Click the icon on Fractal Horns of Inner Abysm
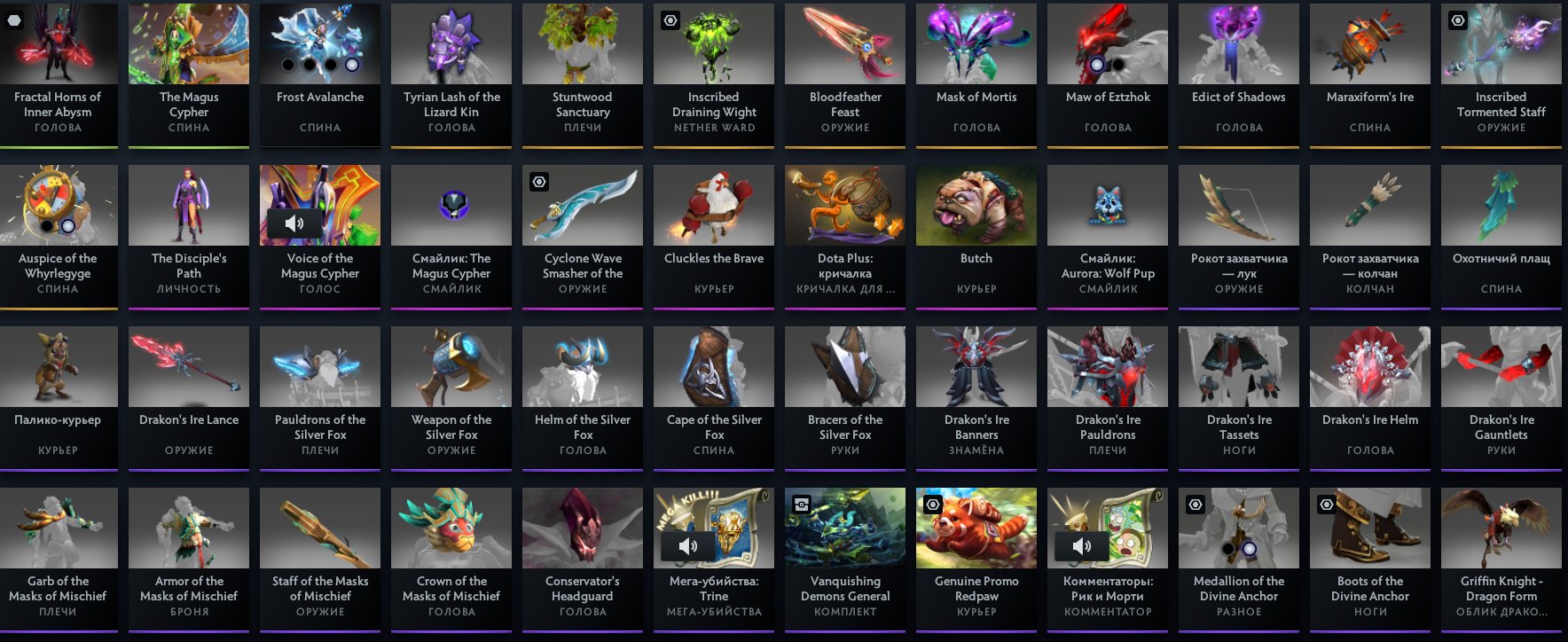Screen dimensions: 1568x642 (13, 20)
